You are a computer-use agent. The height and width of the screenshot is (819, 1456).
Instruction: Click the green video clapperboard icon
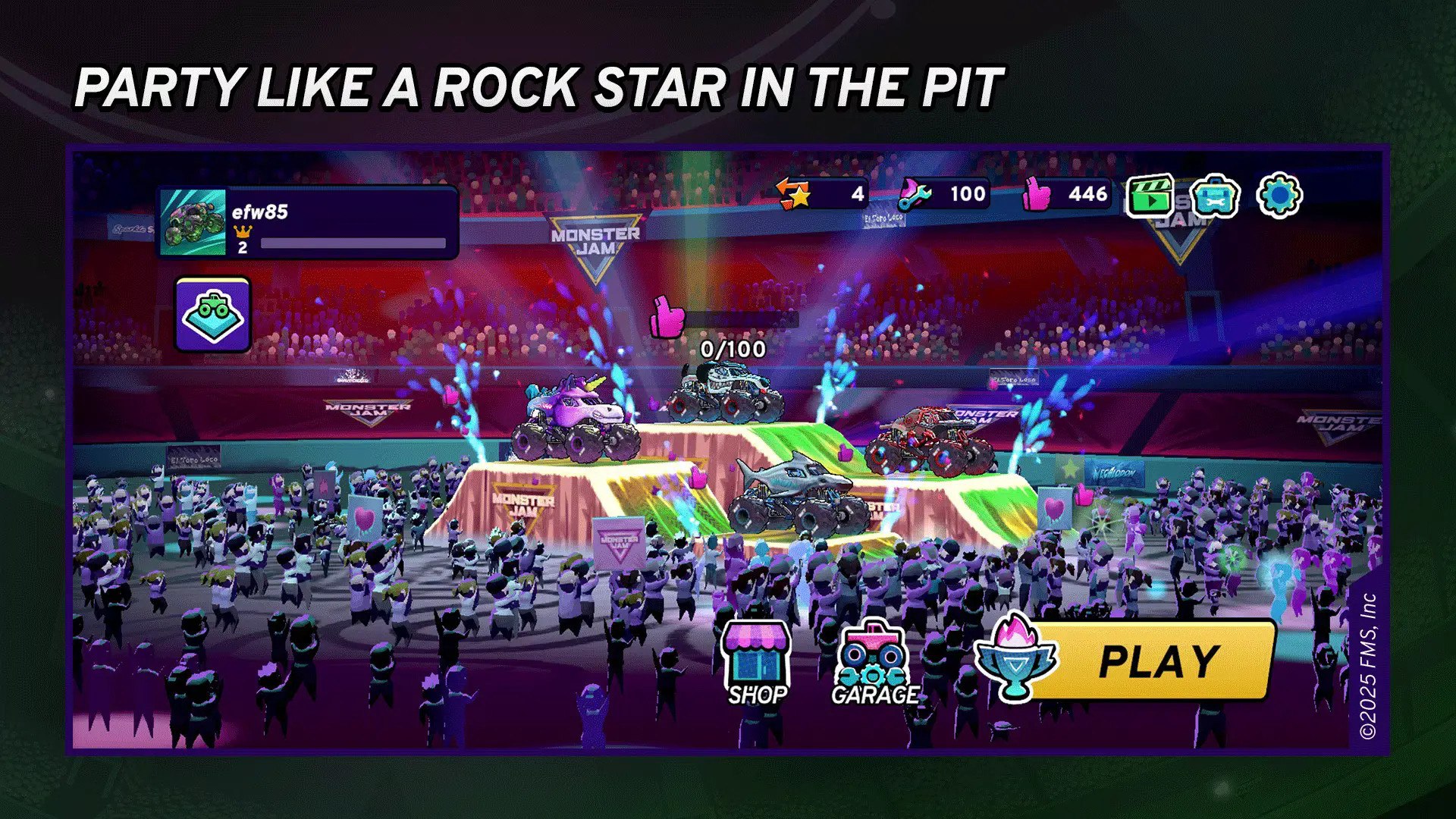[x=1150, y=197]
